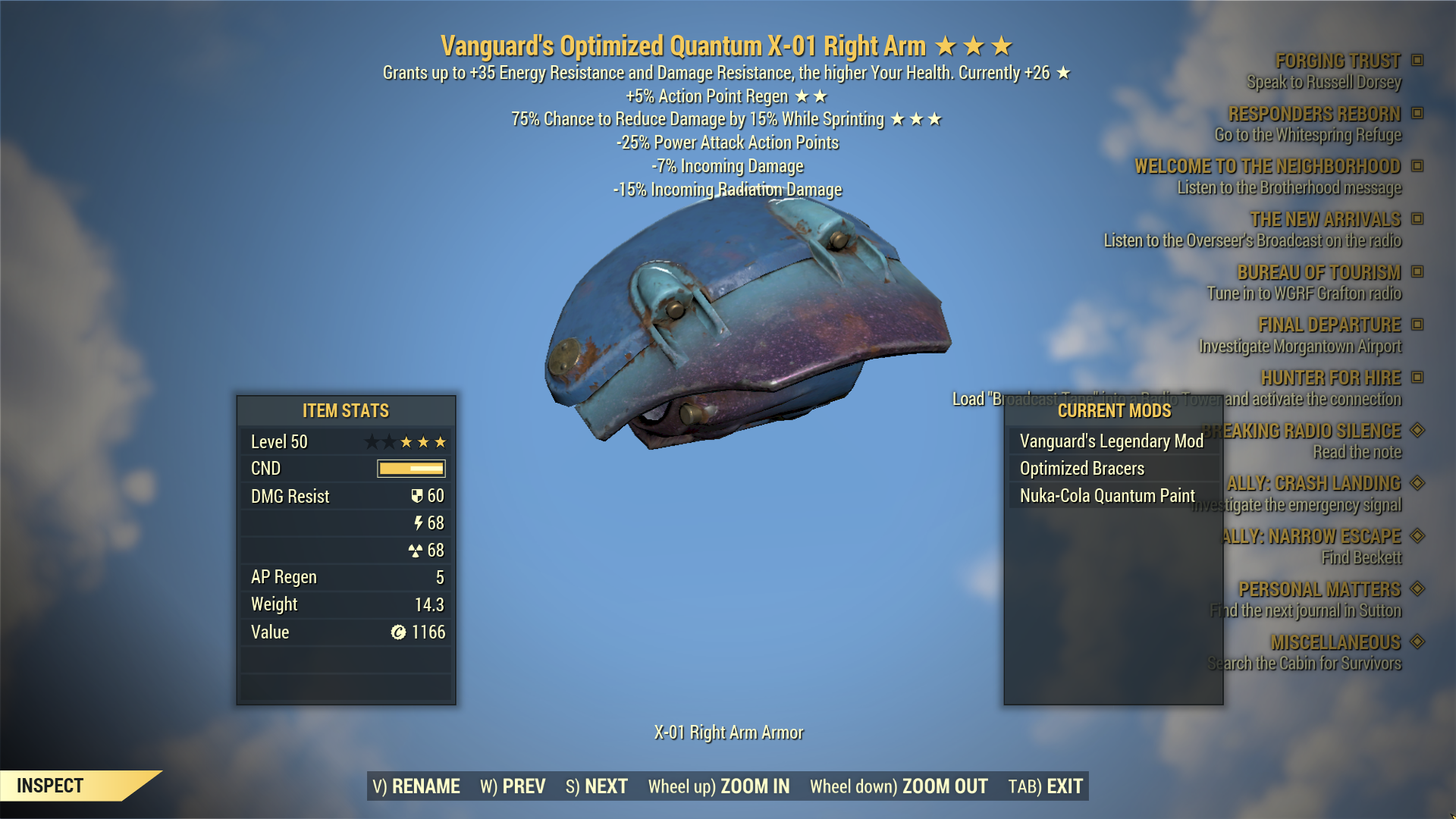
Task: Select W) PREV in the bottom bar
Action: pyautogui.click(x=513, y=786)
